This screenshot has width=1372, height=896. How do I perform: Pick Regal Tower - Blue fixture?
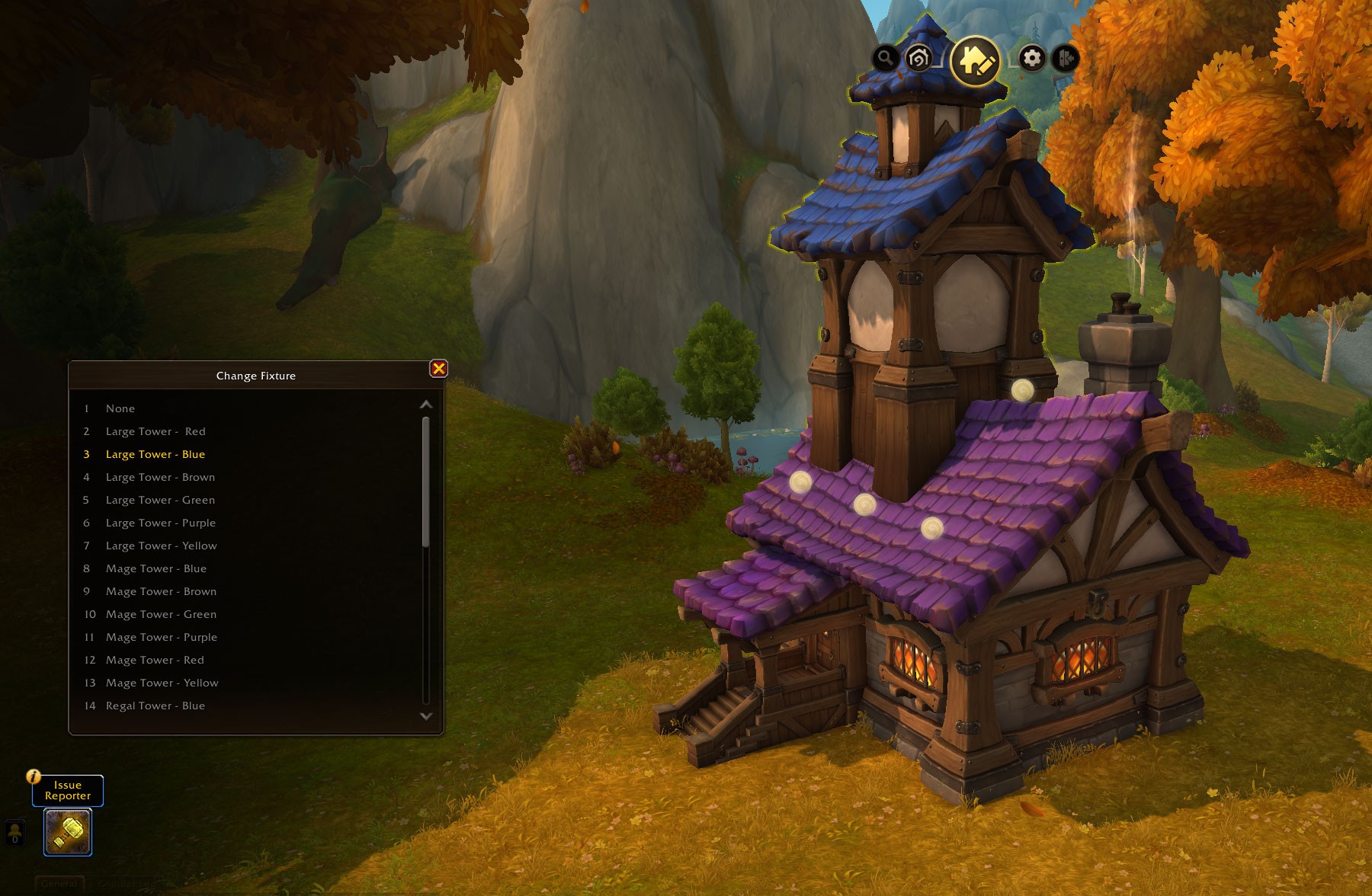[155, 706]
